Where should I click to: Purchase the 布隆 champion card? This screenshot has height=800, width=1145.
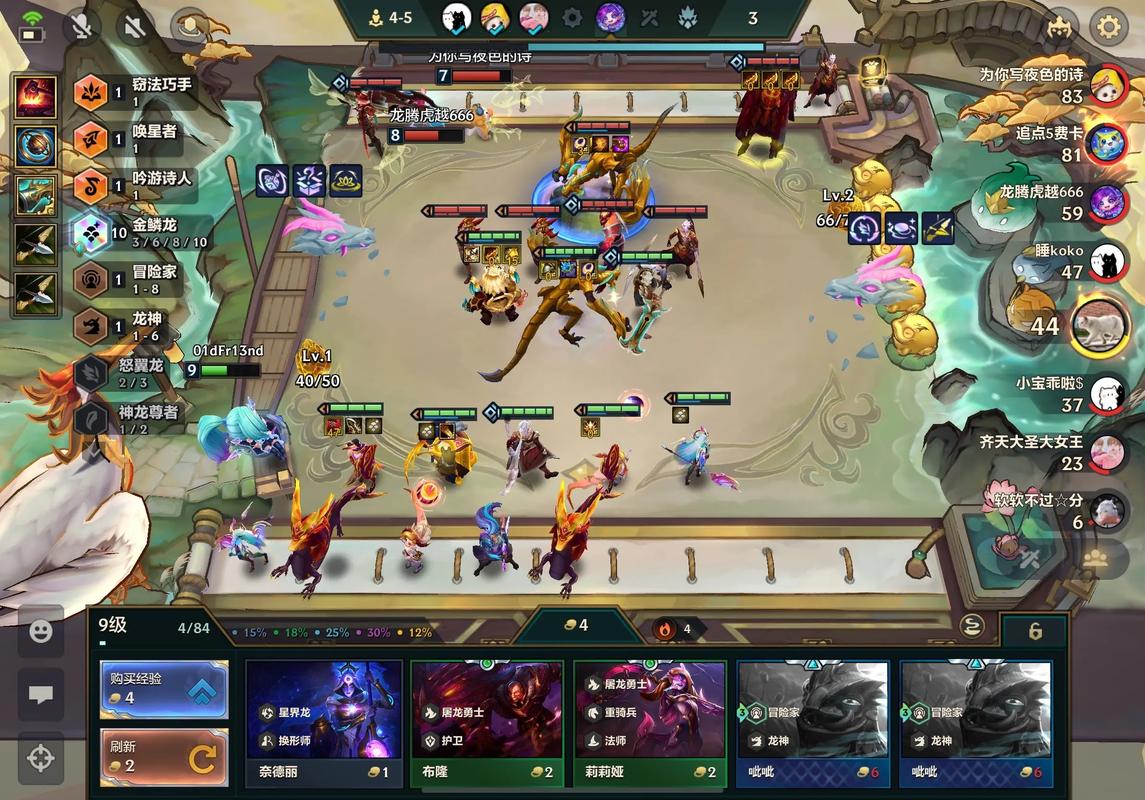click(487, 722)
